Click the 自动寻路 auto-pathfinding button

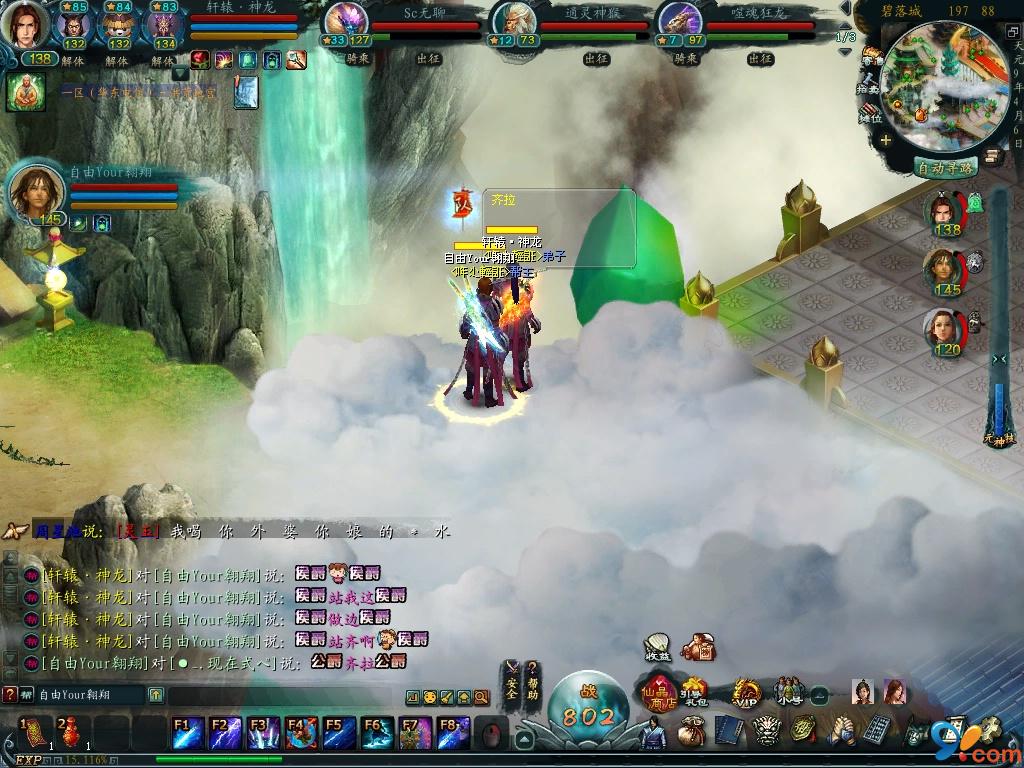945,168
